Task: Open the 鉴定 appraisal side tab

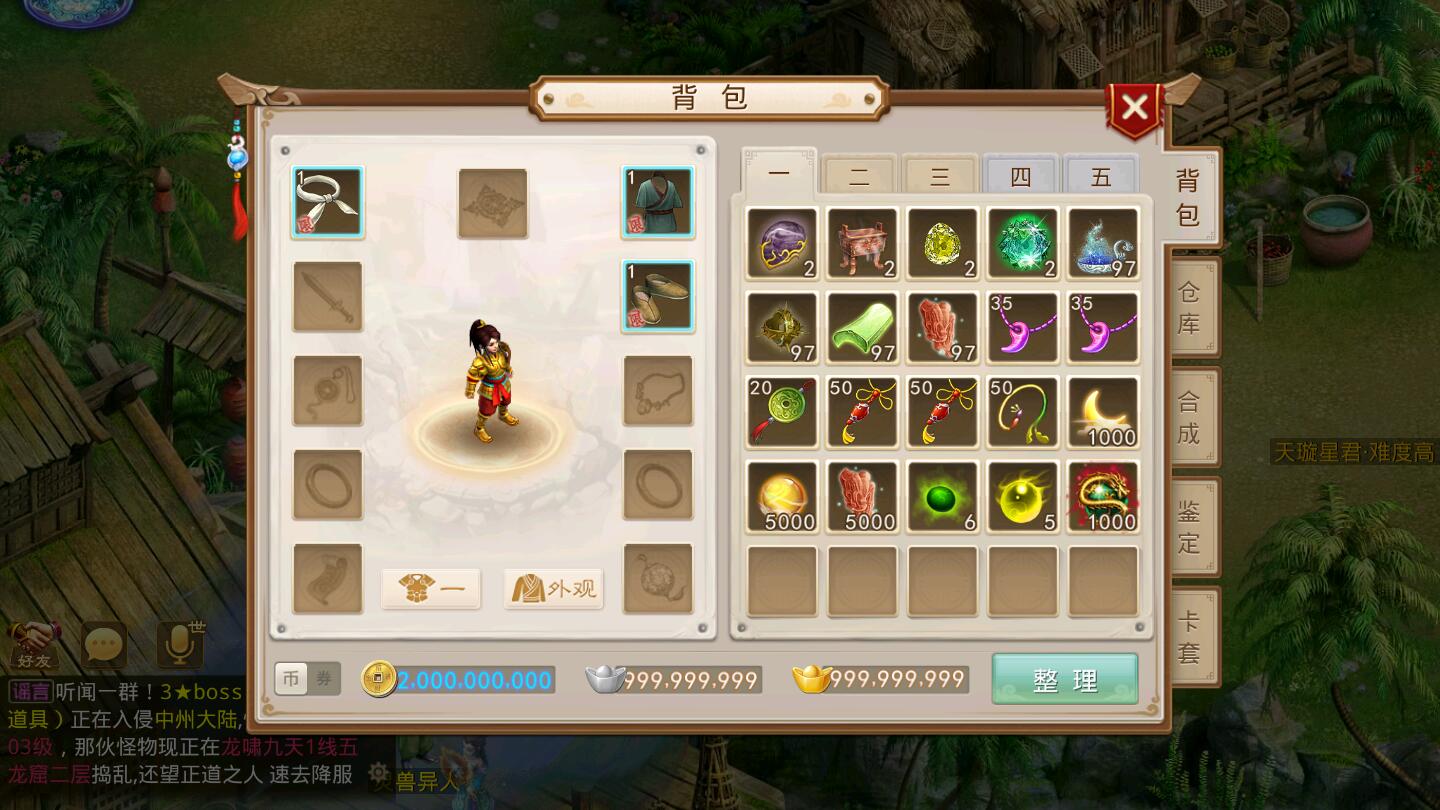Action: click(x=1188, y=527)
